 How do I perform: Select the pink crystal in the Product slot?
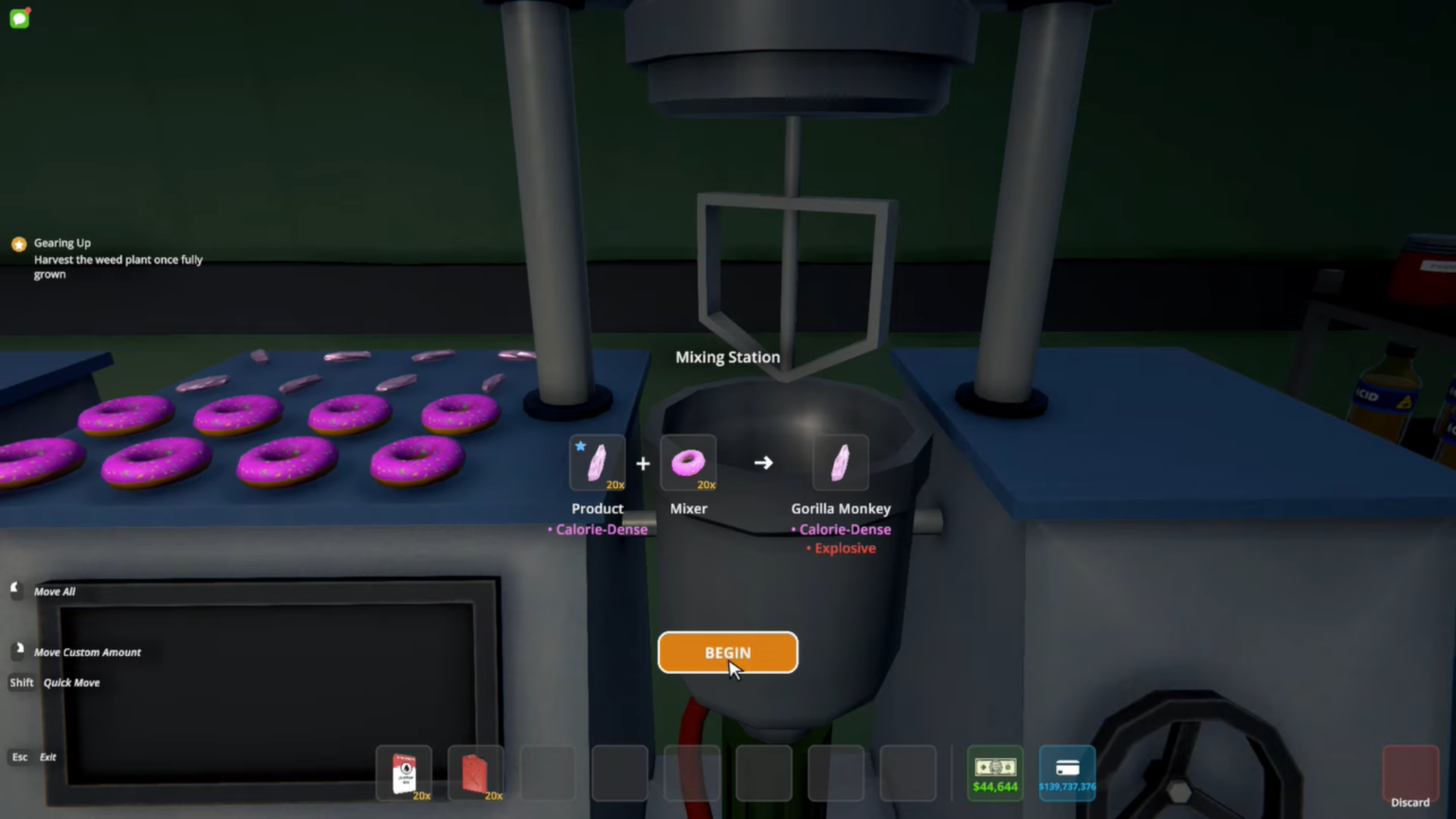pos(596,463)
